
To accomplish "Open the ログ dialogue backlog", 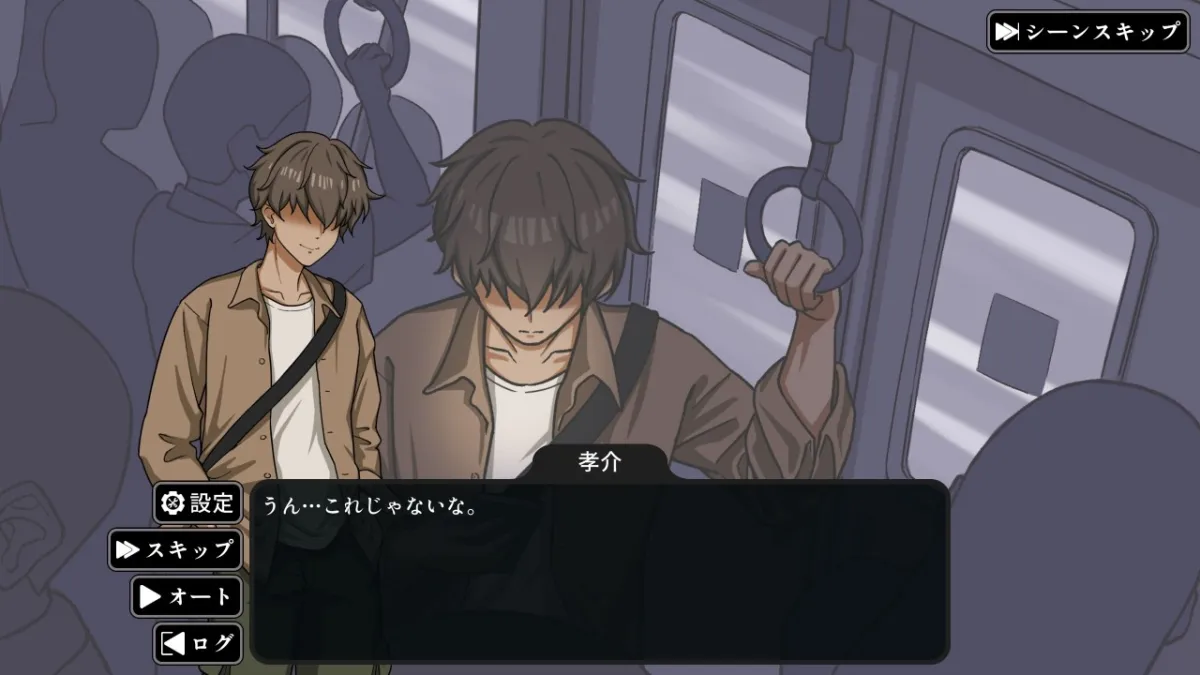I will (x=198, y=643).
